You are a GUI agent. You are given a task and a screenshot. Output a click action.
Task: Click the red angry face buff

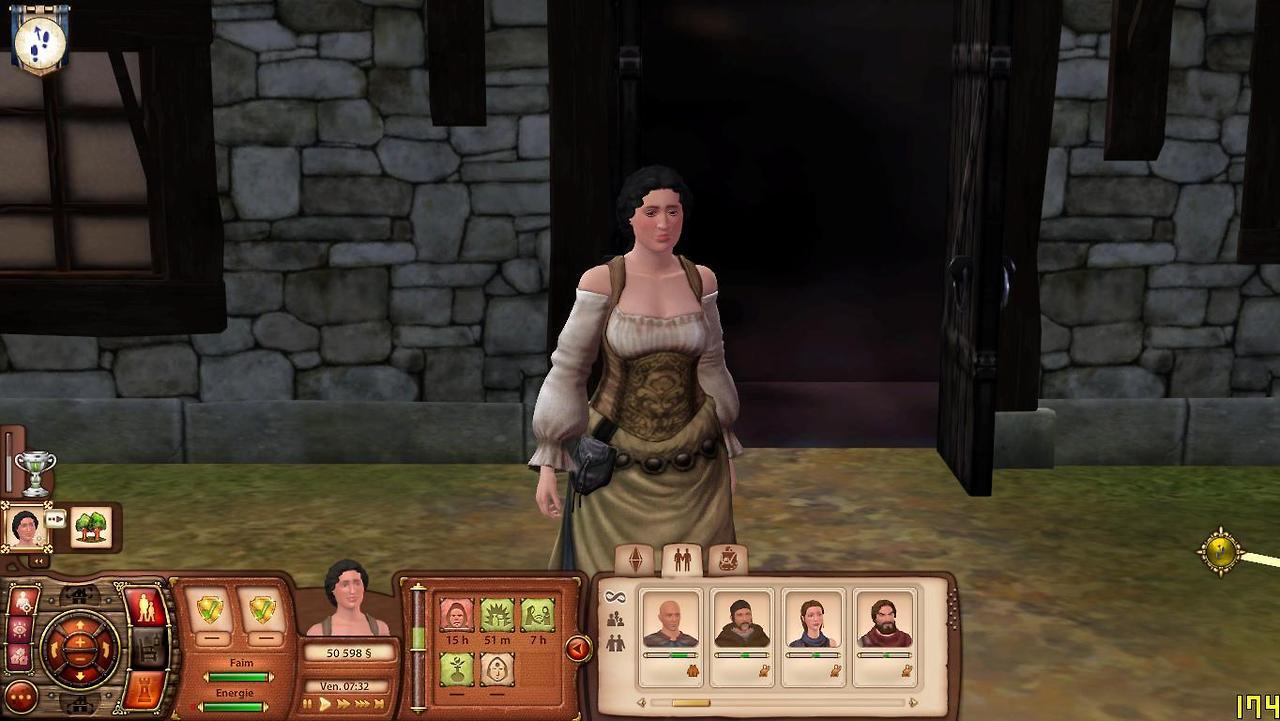457,615
